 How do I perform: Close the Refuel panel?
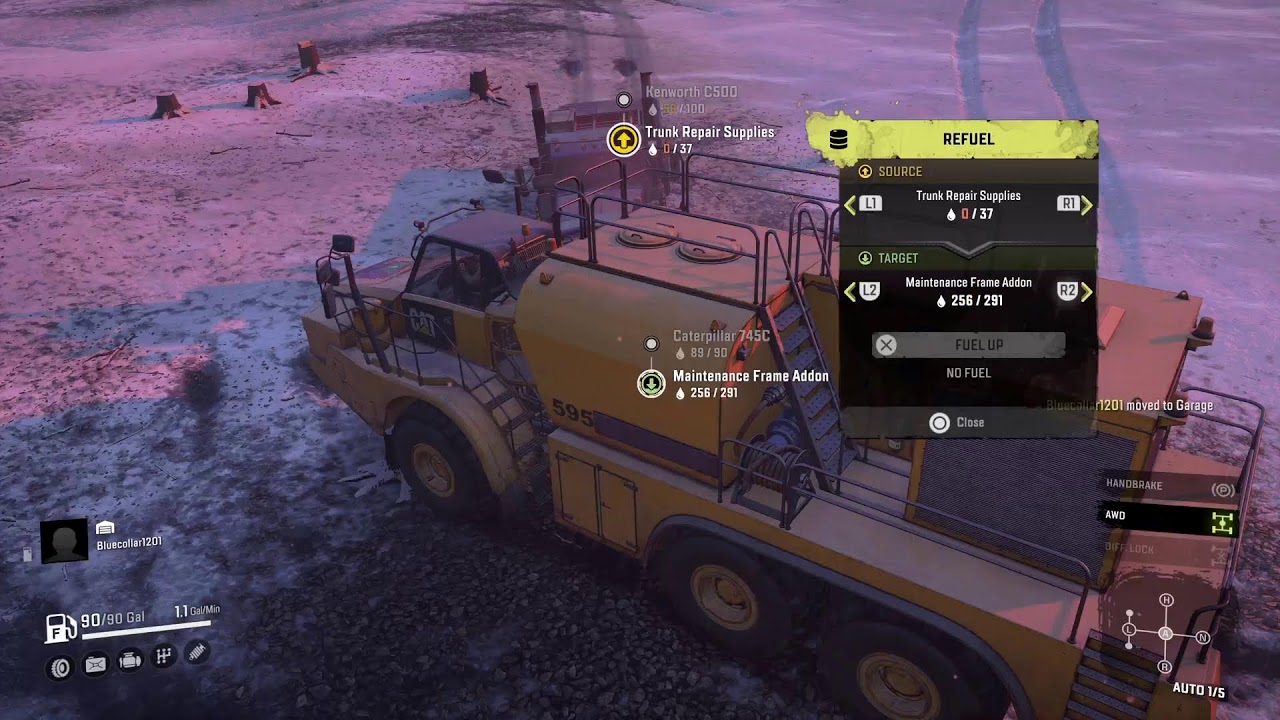click(x=957, y=423)
